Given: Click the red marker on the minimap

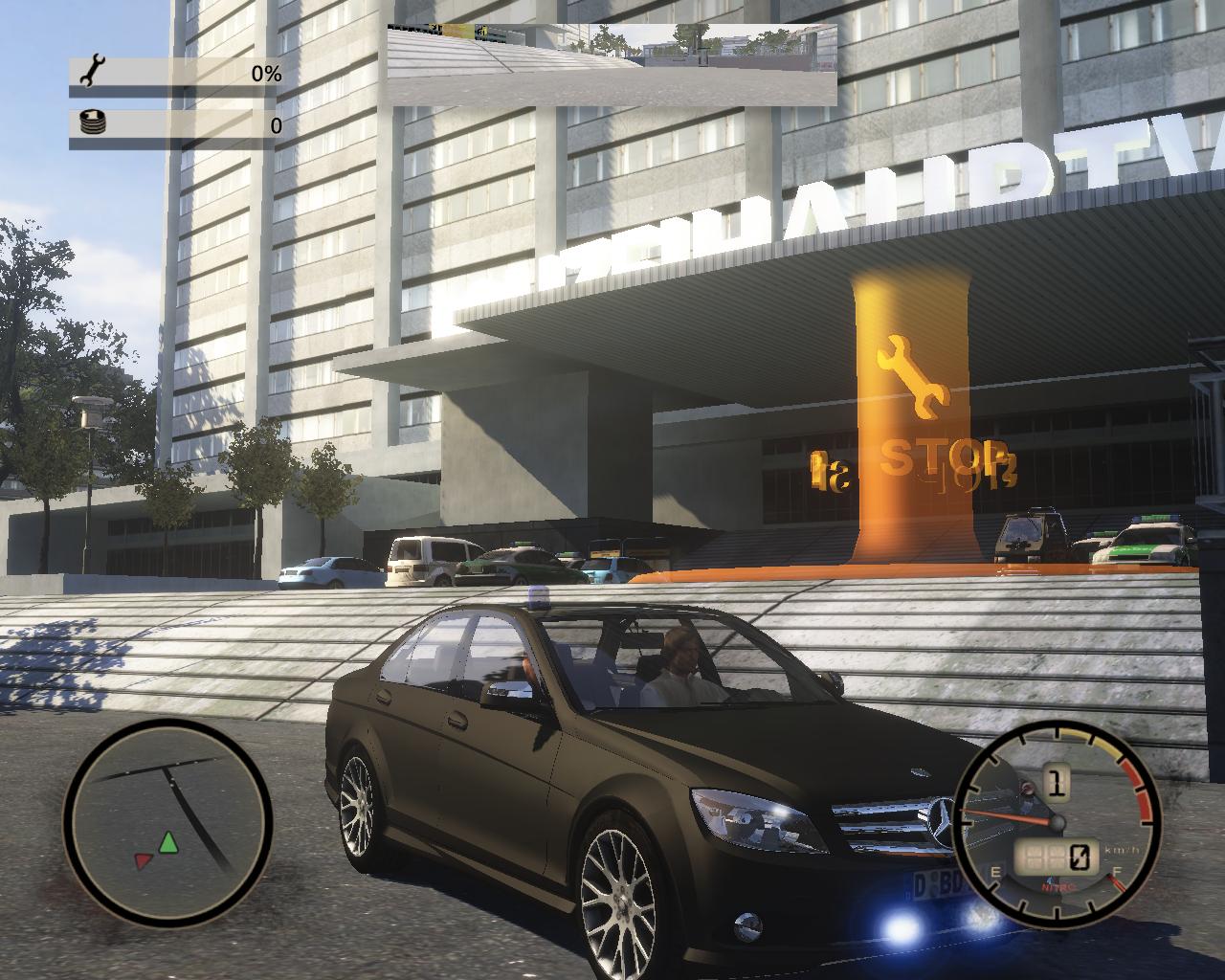Looking at the screenshot, I should pos(144,861).
